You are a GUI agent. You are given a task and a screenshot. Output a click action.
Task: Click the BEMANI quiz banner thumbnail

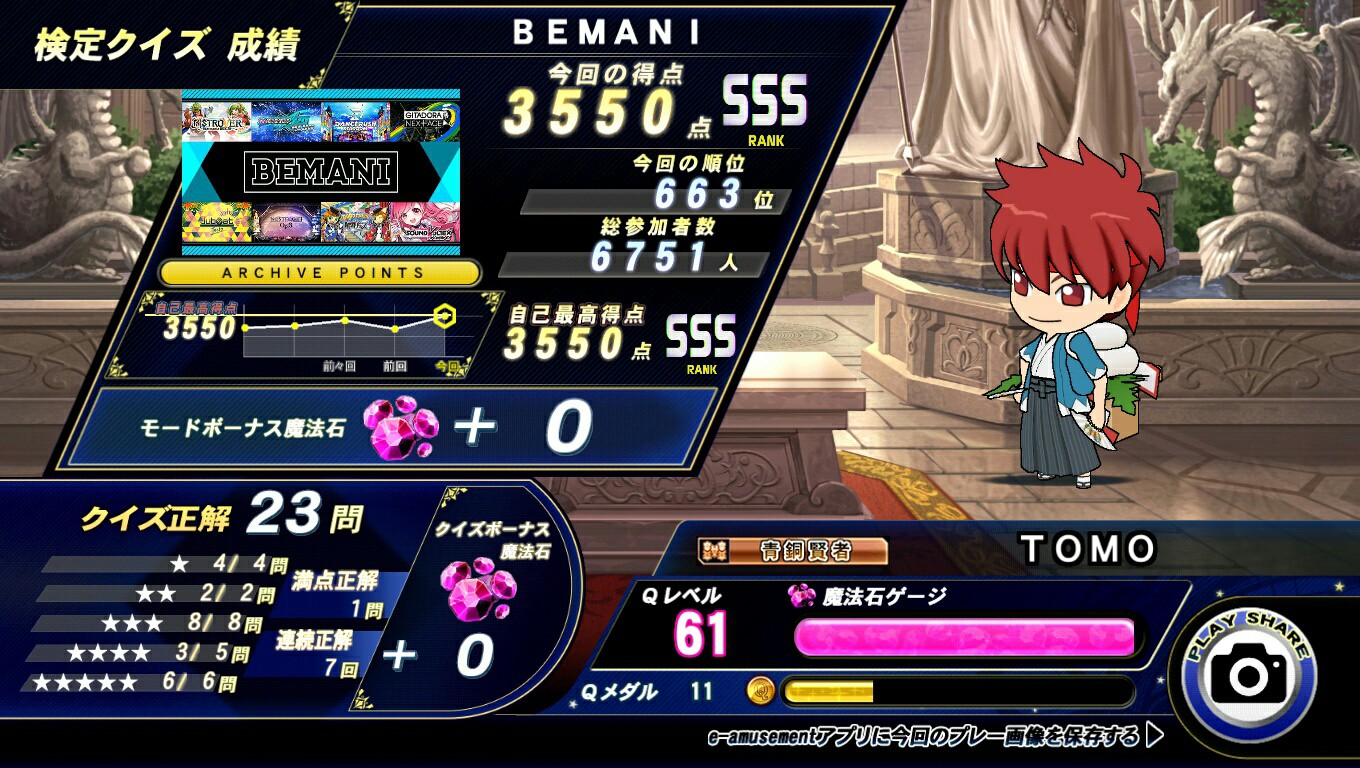click(x=321, y=172)
